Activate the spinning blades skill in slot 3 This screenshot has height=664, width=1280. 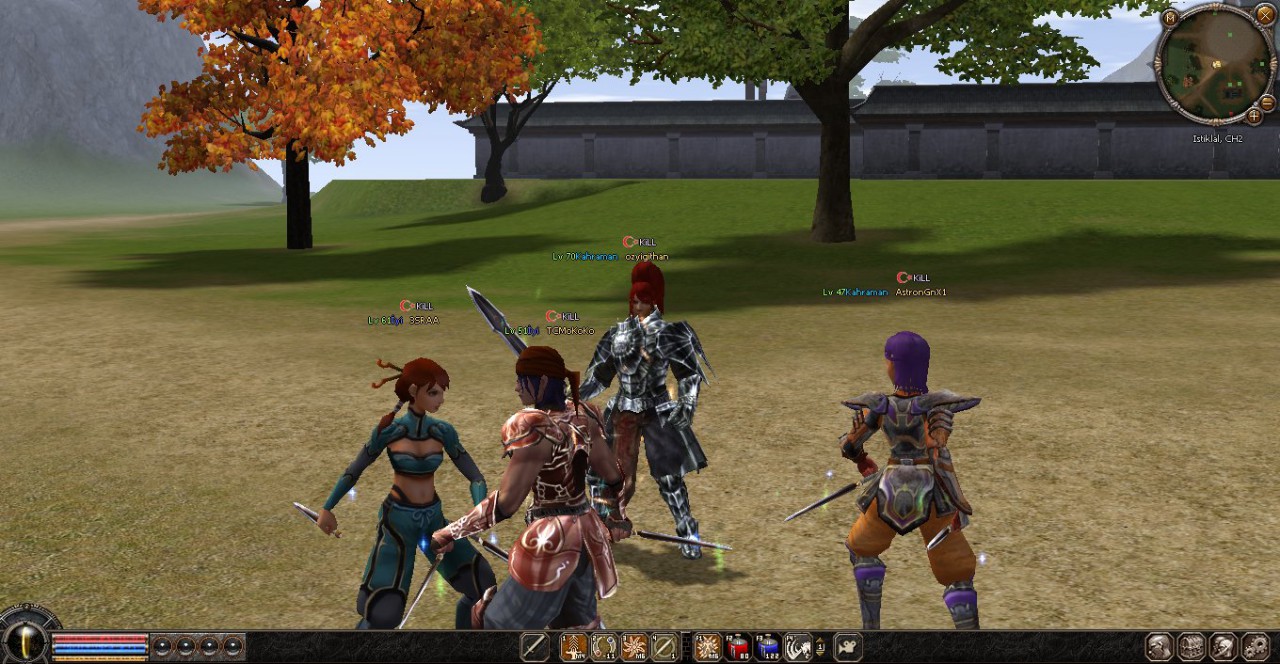click(634, 647)
